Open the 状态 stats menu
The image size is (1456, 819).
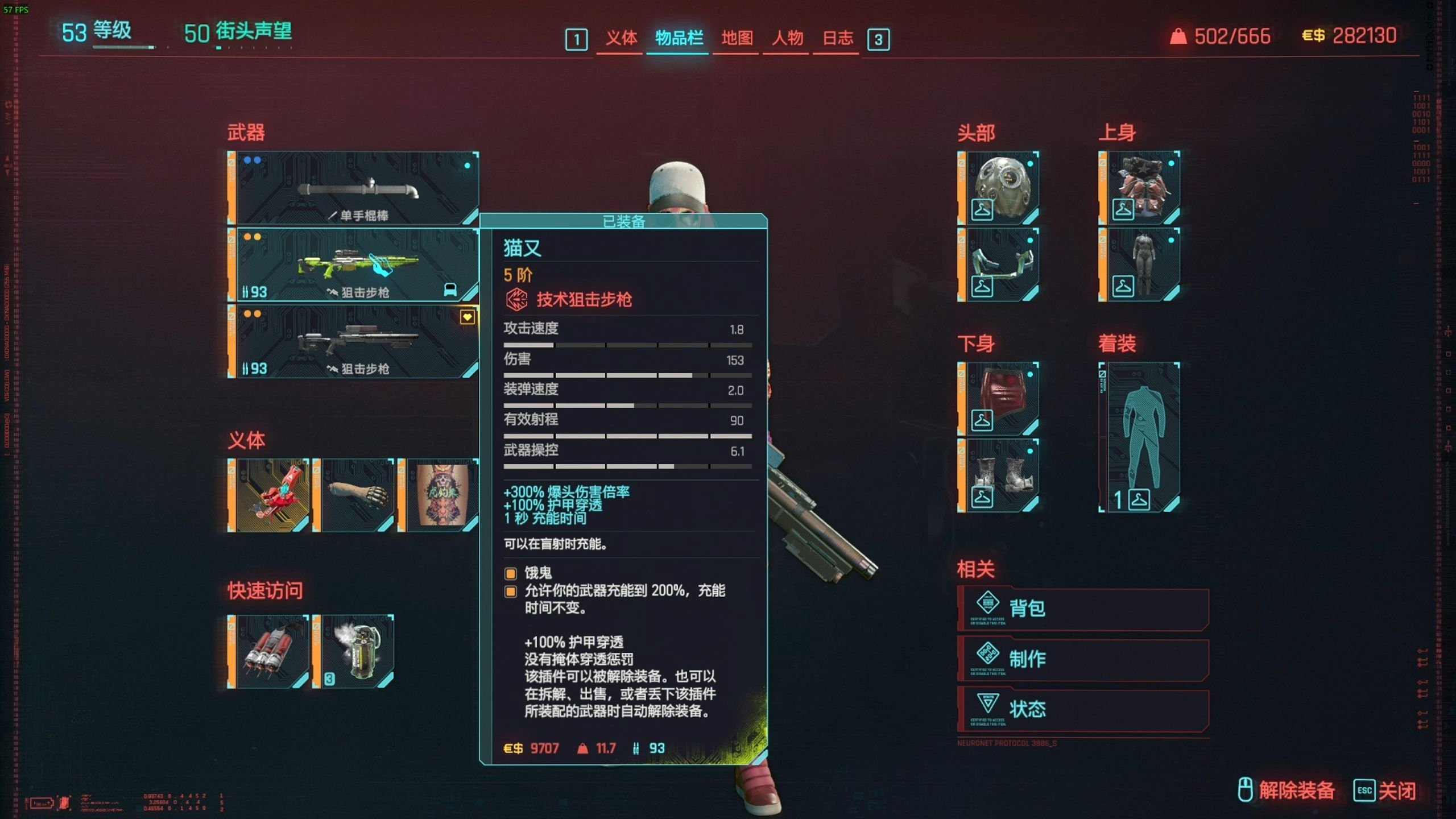[1083, 709]
